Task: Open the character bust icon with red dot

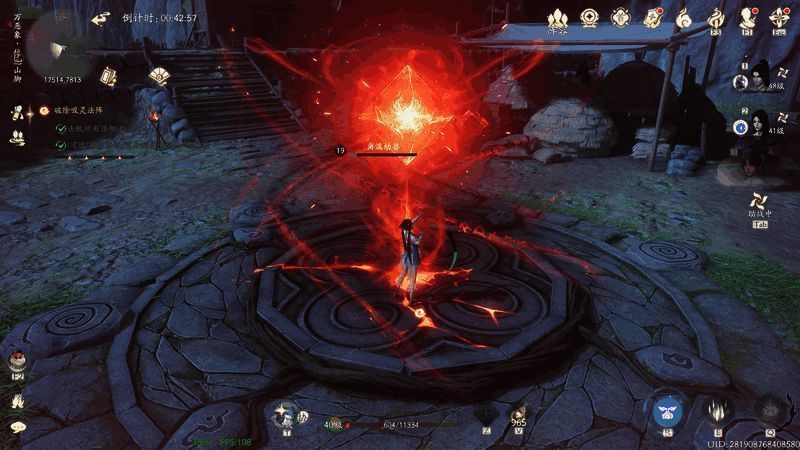Action: (x=748, y=17)
